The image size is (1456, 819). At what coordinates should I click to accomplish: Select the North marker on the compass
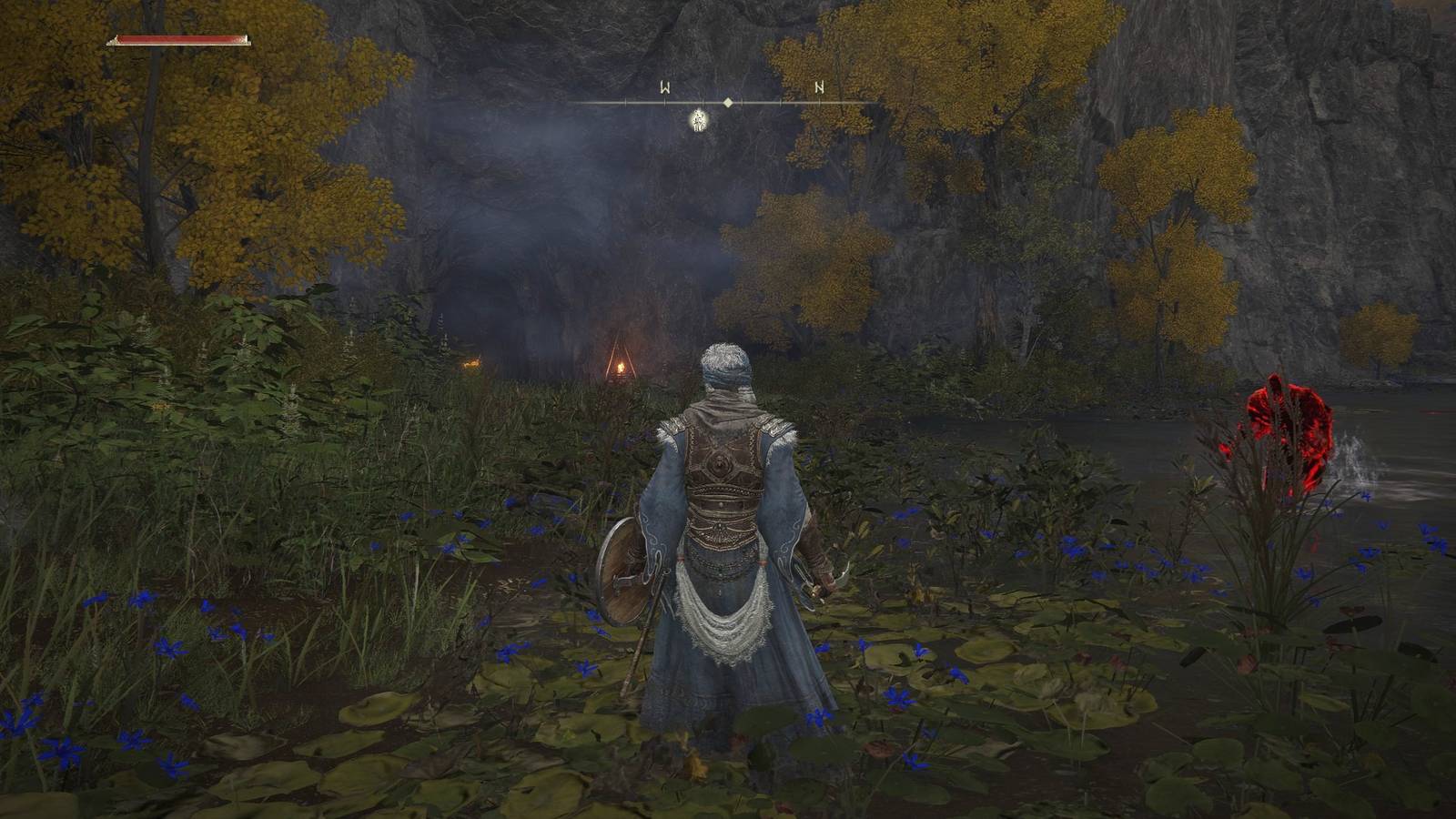click(820, 86)
